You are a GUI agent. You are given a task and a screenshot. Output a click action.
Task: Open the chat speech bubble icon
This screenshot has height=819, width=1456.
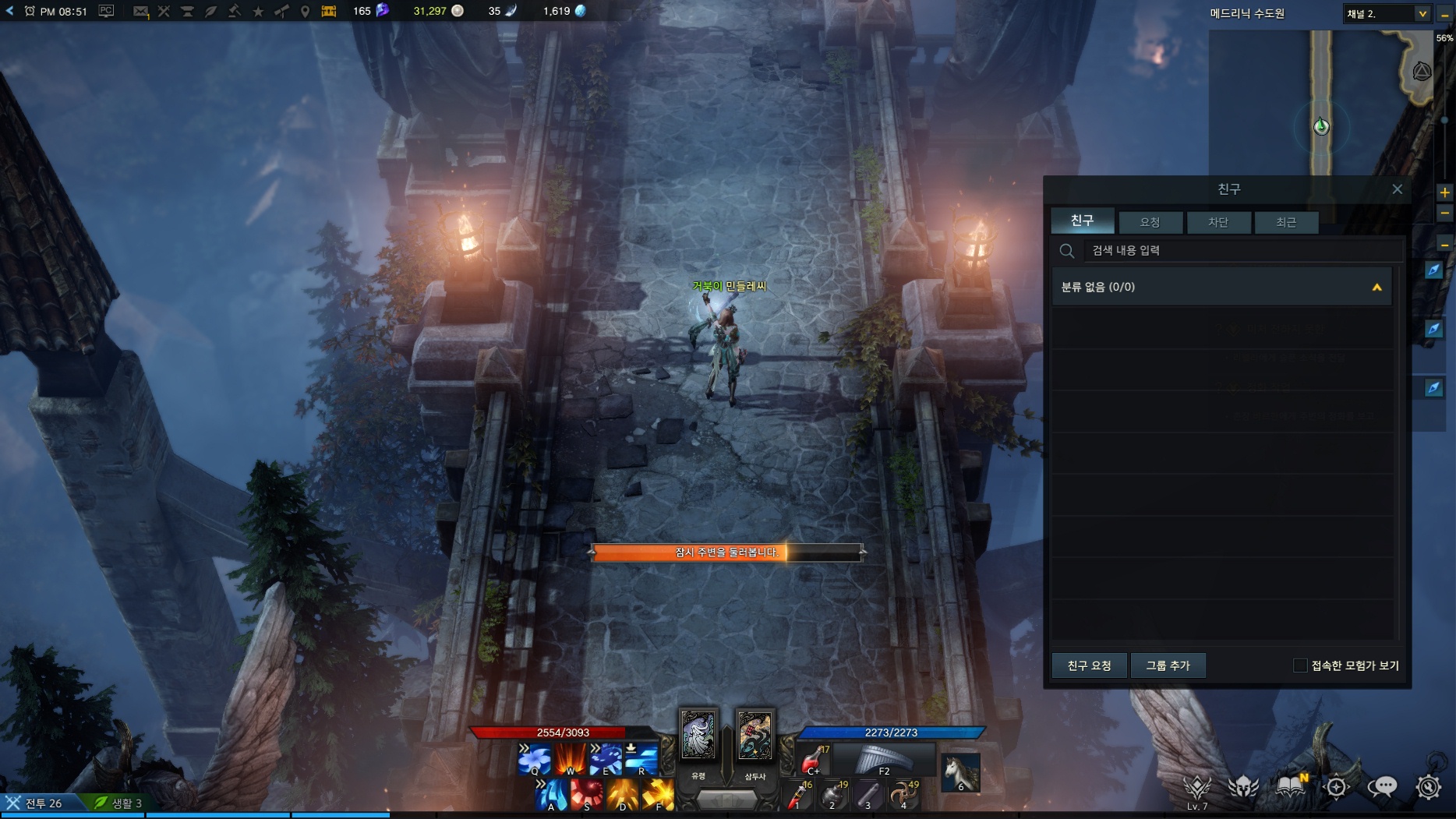[x=1382, y=787]
